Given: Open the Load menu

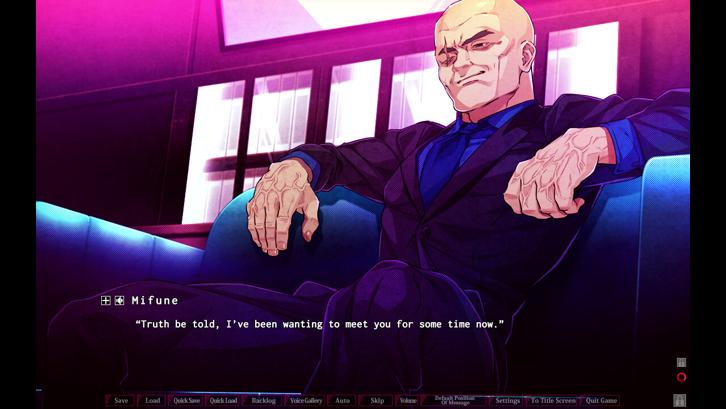Looking at the screenshot, I should pyautogui.click(x=152, y=401).
